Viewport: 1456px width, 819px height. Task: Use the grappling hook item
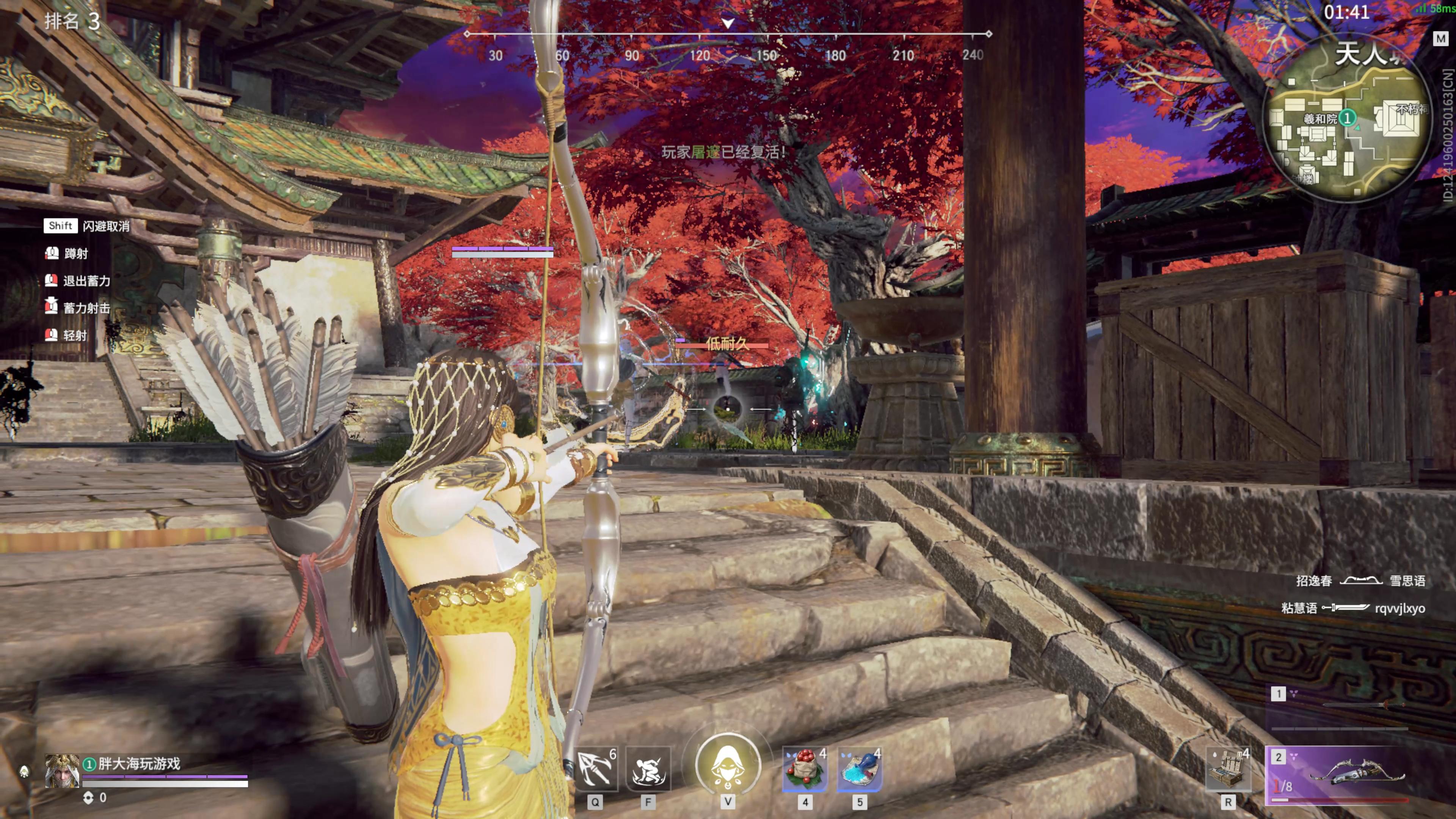[595, 769]
